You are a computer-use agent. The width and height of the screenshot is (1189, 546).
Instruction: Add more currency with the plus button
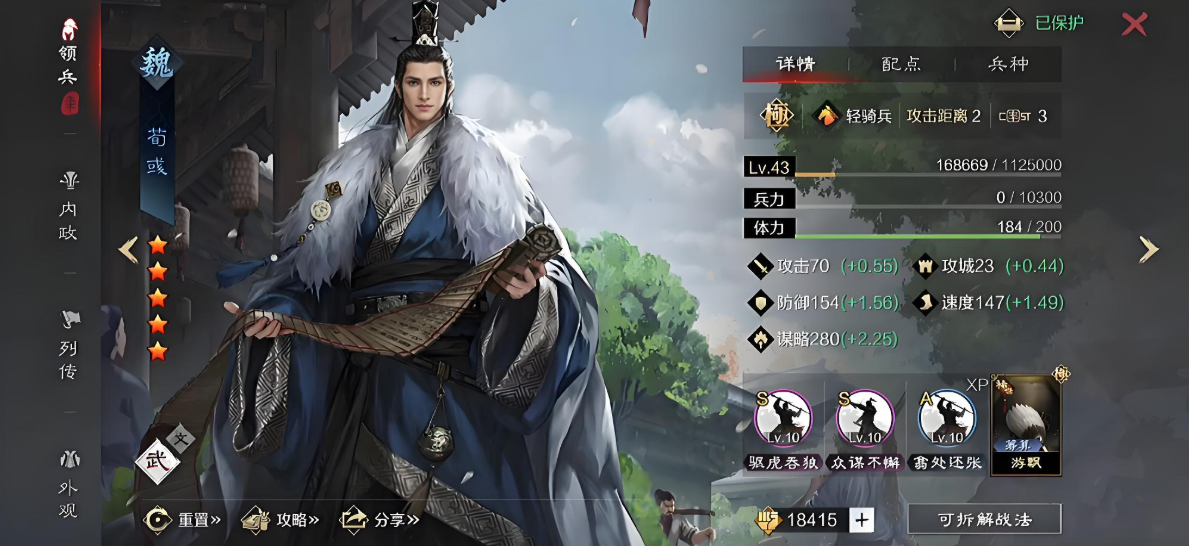[x=861, y=519]
